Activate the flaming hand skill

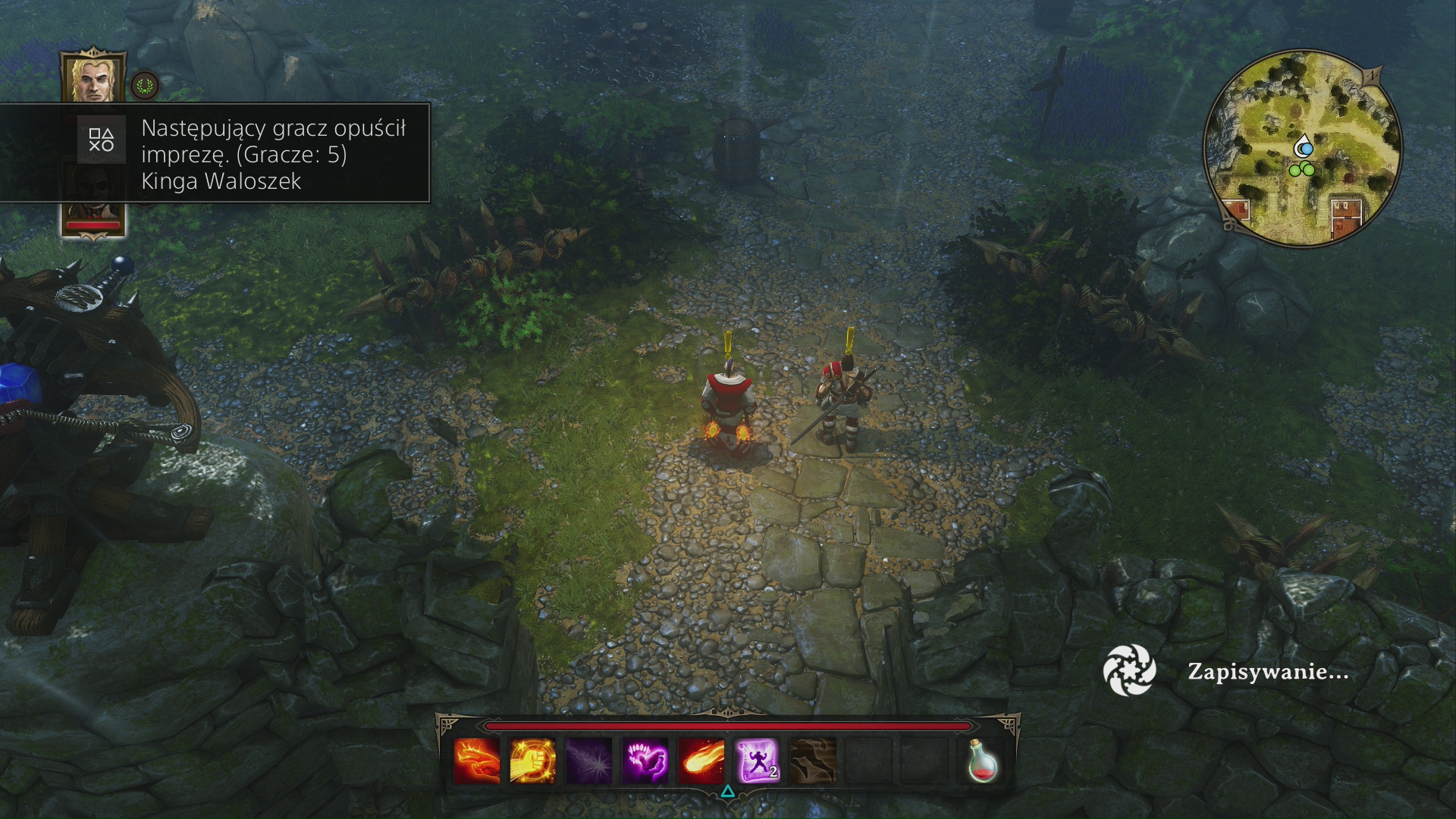(476, 761)
